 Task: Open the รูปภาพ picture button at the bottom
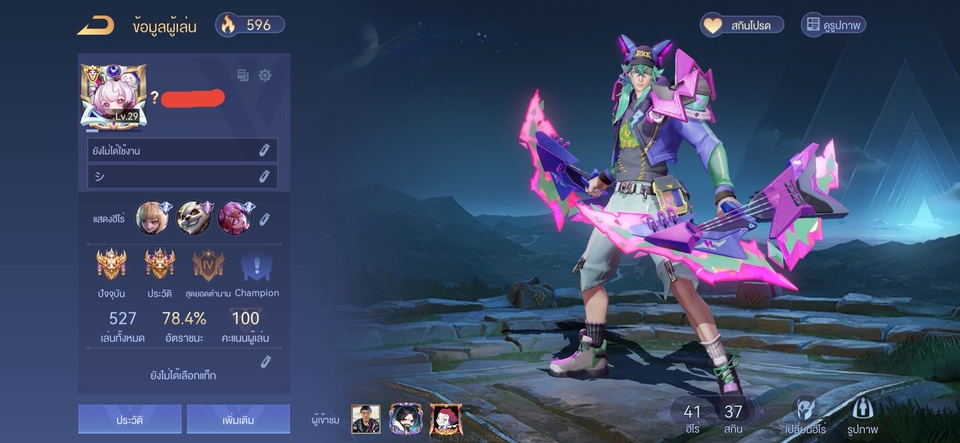(x=863, y=416)
